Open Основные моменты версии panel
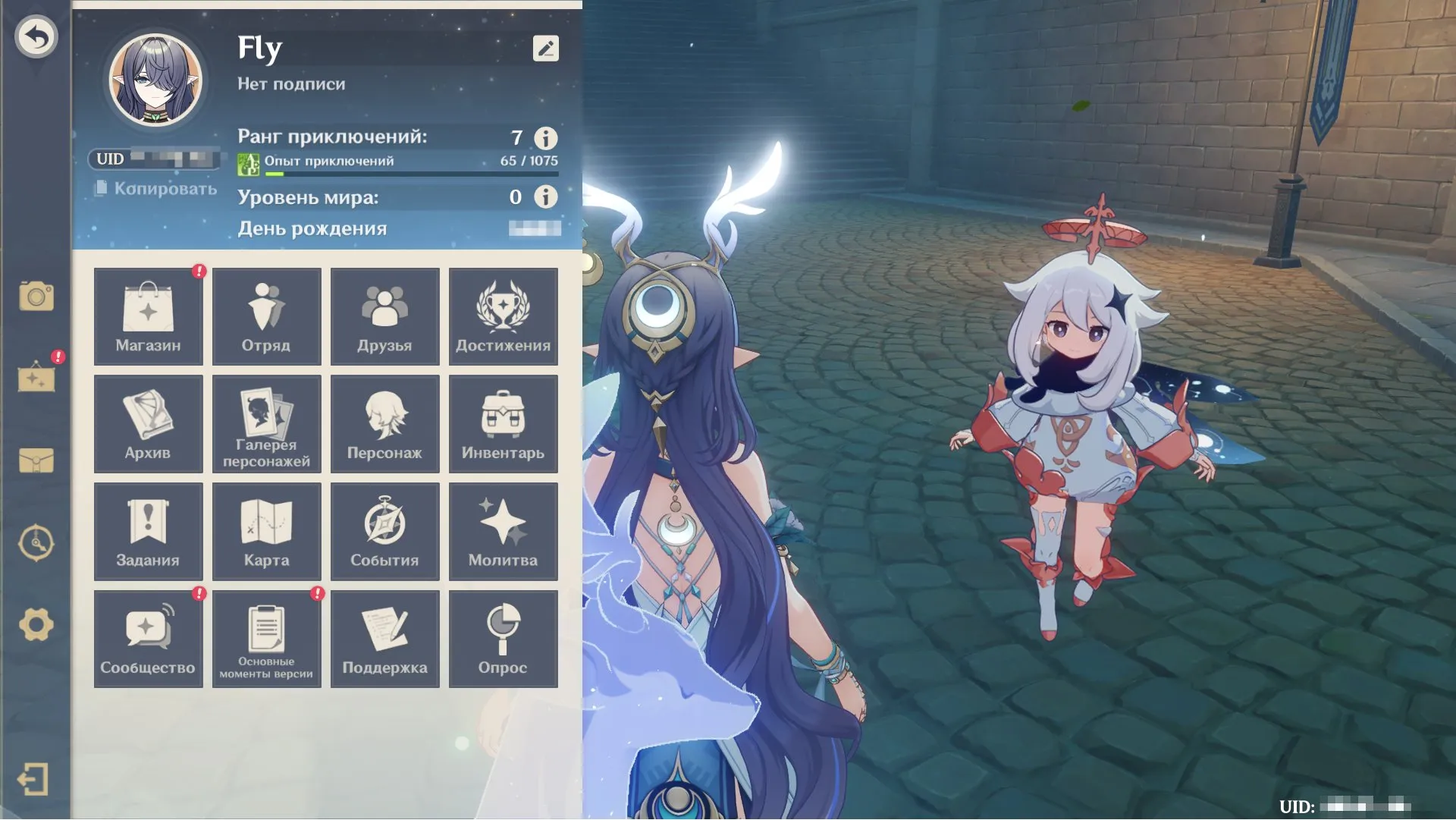This screenshot has height=820, width=1456. [266, 638]
